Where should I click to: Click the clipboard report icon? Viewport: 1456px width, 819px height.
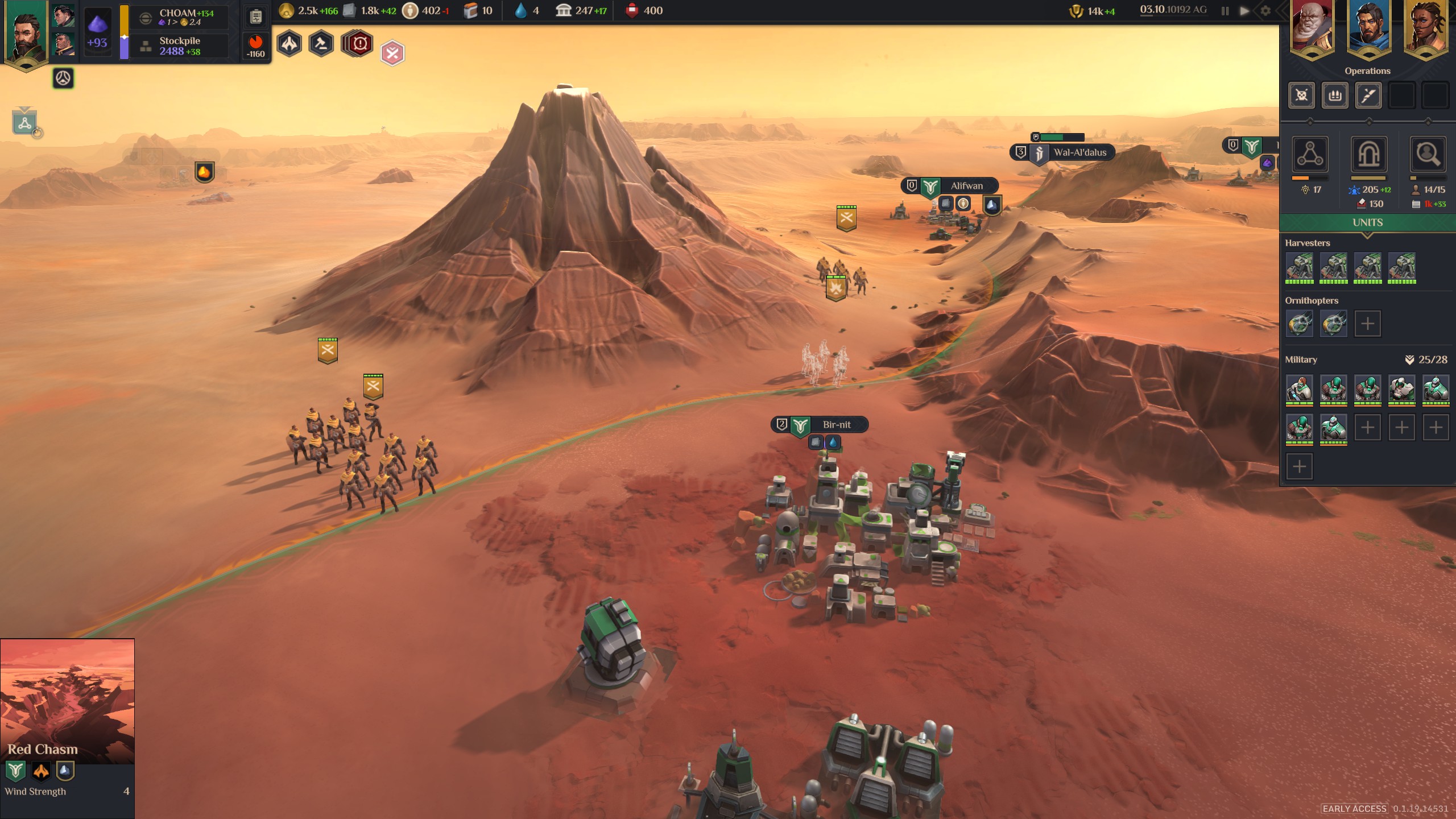256,16
